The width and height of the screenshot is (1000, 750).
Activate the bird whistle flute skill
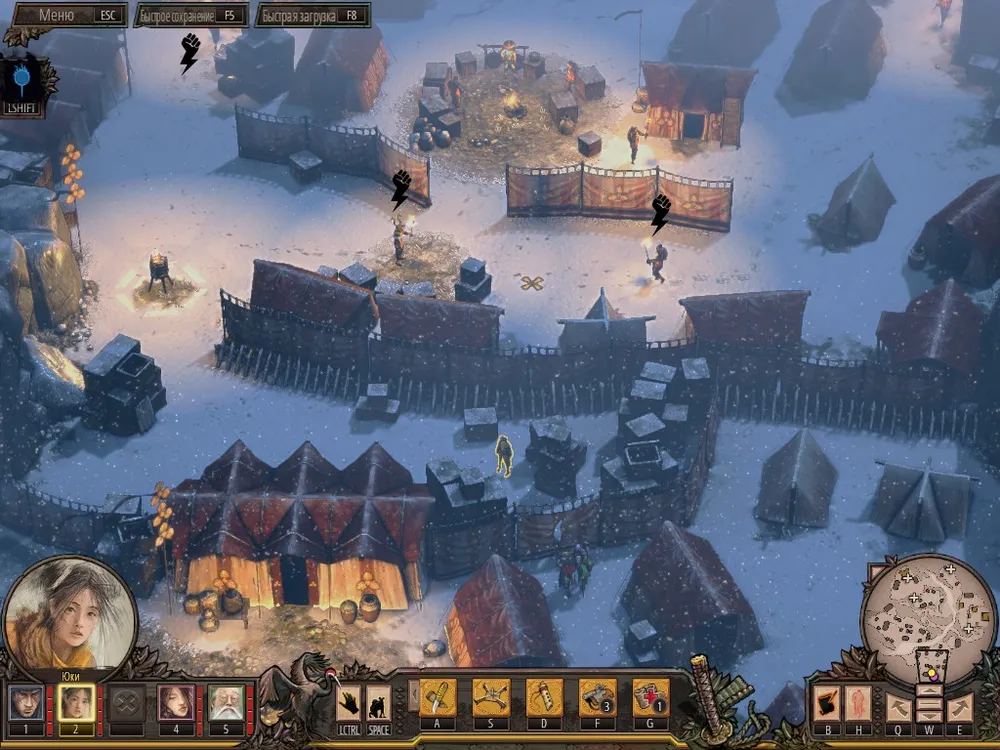coord(544,697)
